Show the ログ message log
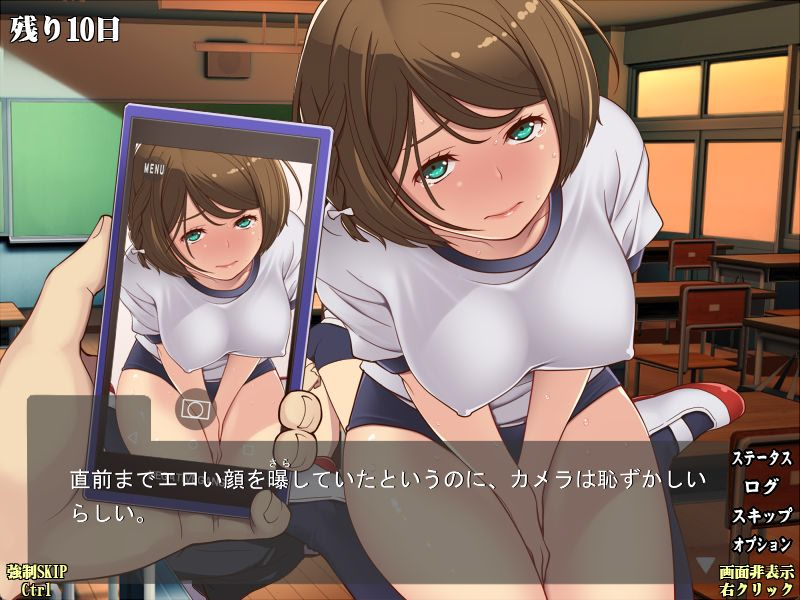 [x=762, y=487]
